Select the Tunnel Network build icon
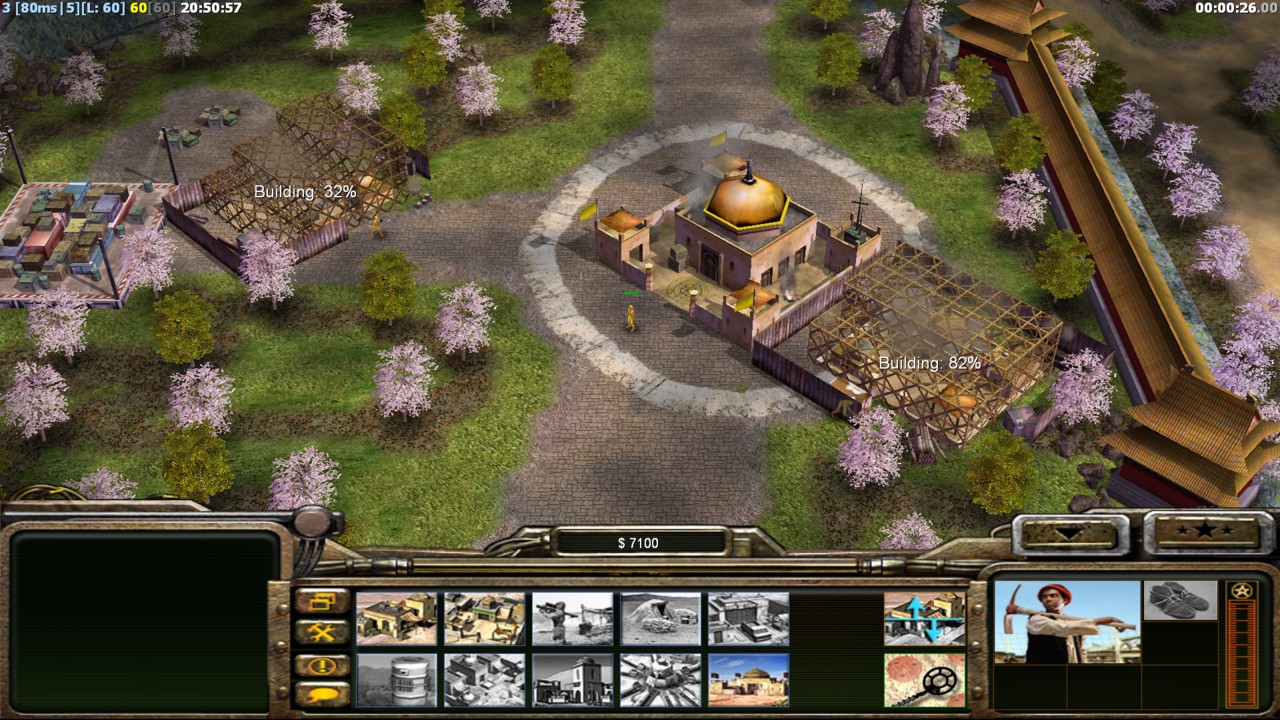 click(x=660, y=619)
